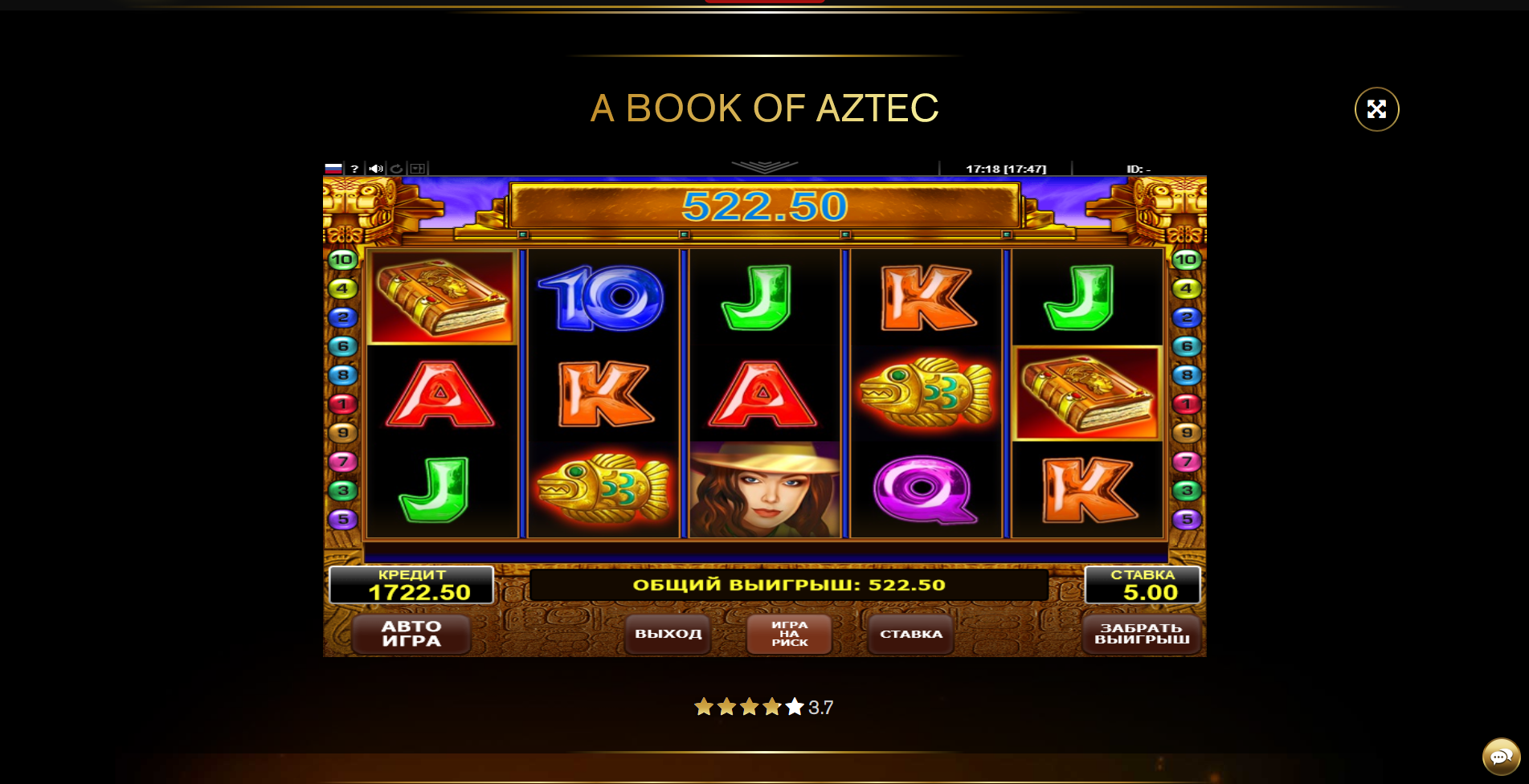Image resolution: width=1529 pixels, height=784 pixels.
Task: Open the live chat bubble
Action: (1500, 756)
